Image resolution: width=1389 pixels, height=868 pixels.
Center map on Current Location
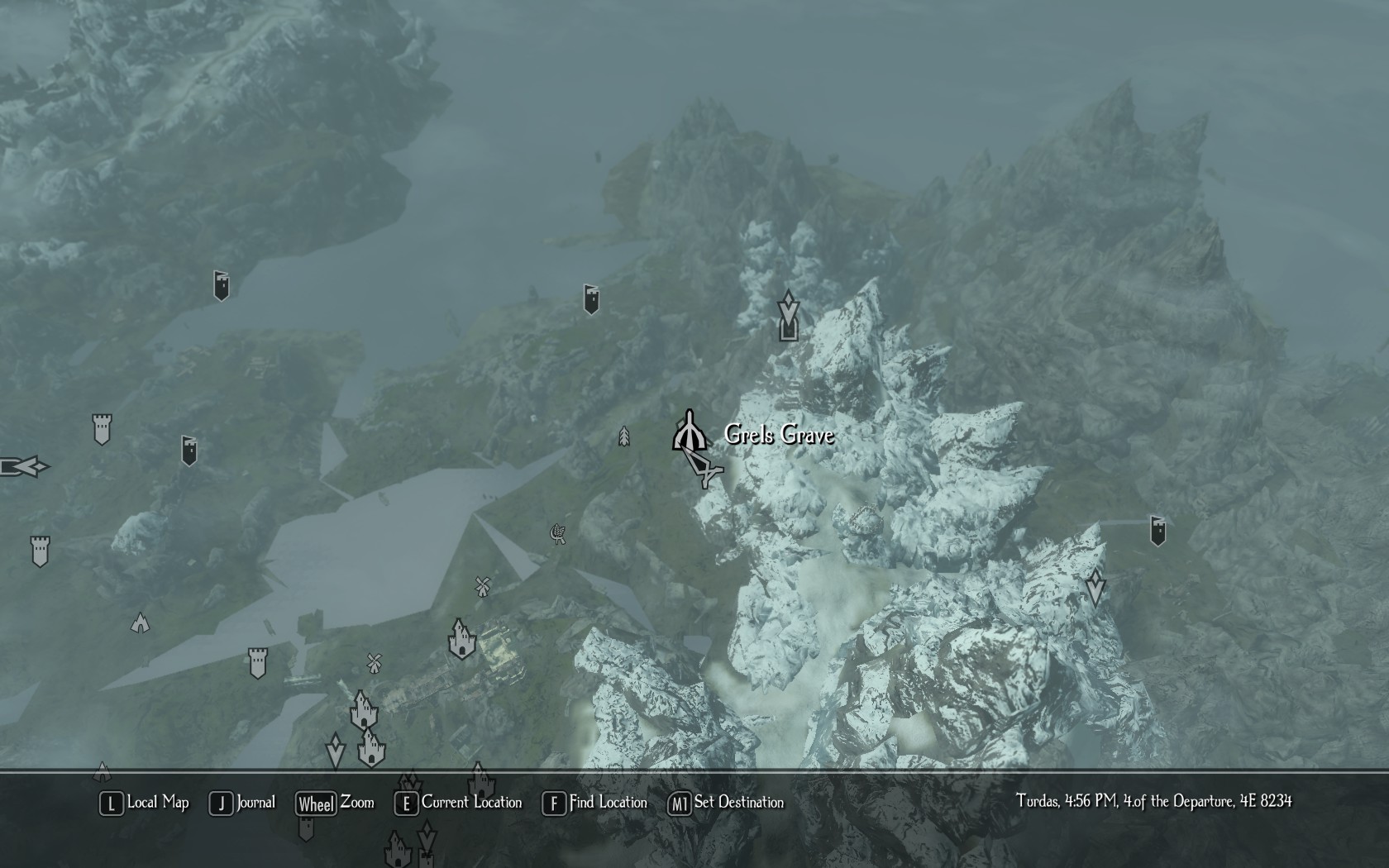pyautogui.click(x=459, y=803)
